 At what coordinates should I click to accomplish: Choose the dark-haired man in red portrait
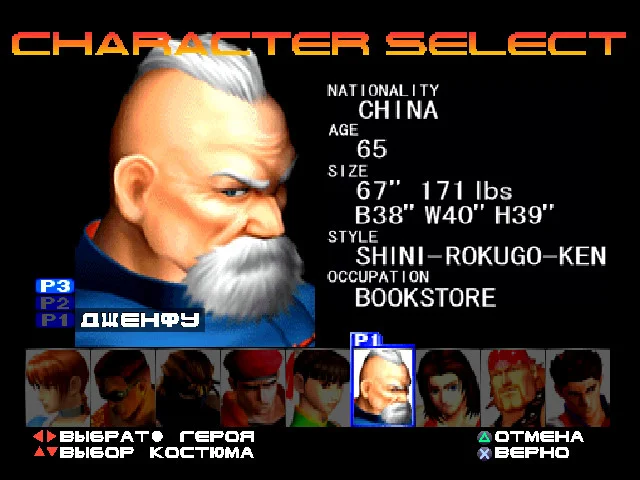(577, 387)
